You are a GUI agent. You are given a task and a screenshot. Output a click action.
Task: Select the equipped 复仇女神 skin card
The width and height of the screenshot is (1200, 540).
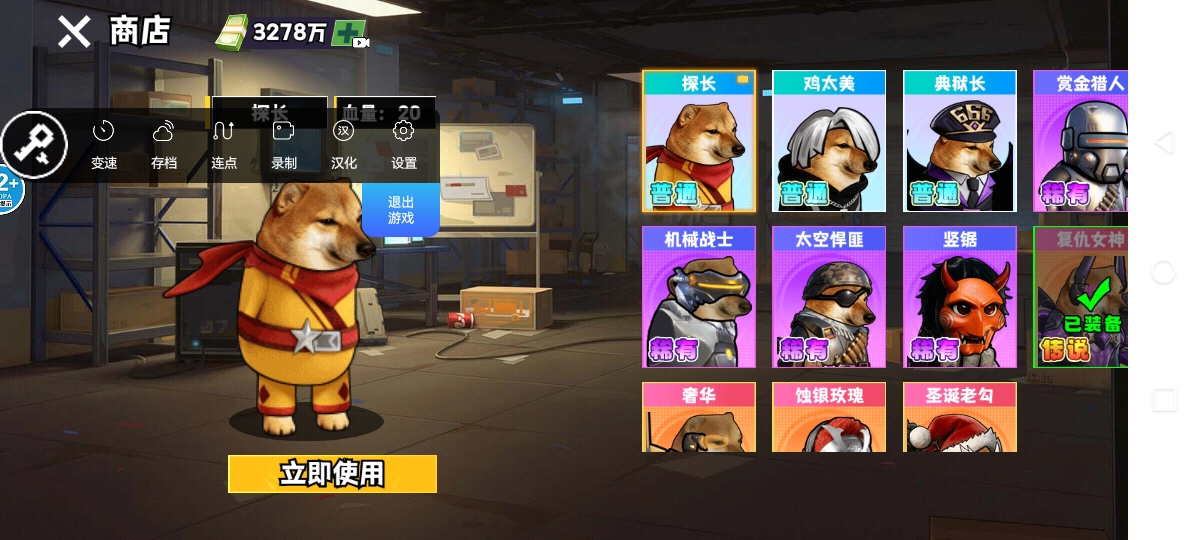tap(1081, 298)
